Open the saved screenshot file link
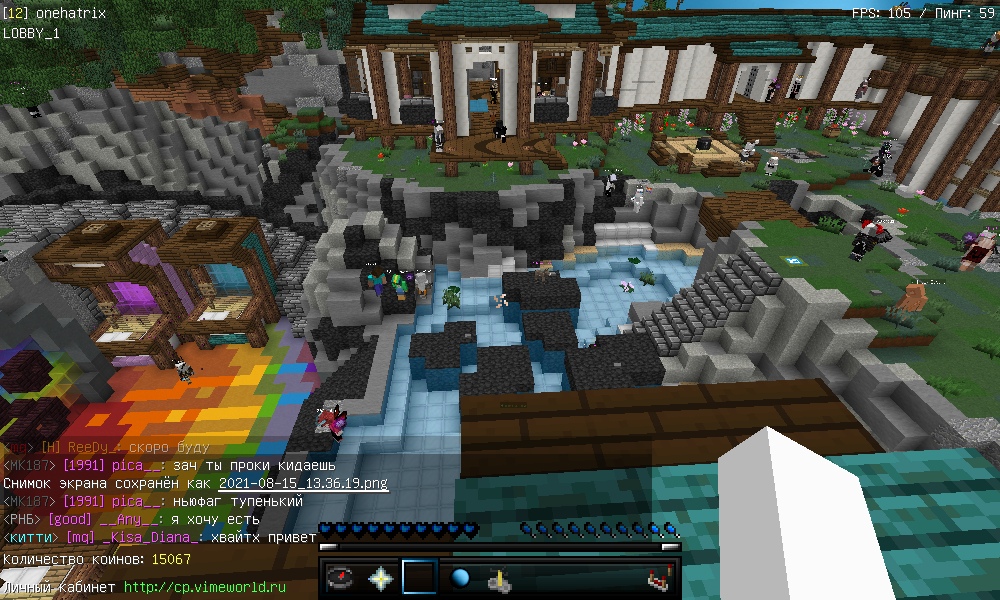The image size is (1000, 600). click(x=303, y=483)
